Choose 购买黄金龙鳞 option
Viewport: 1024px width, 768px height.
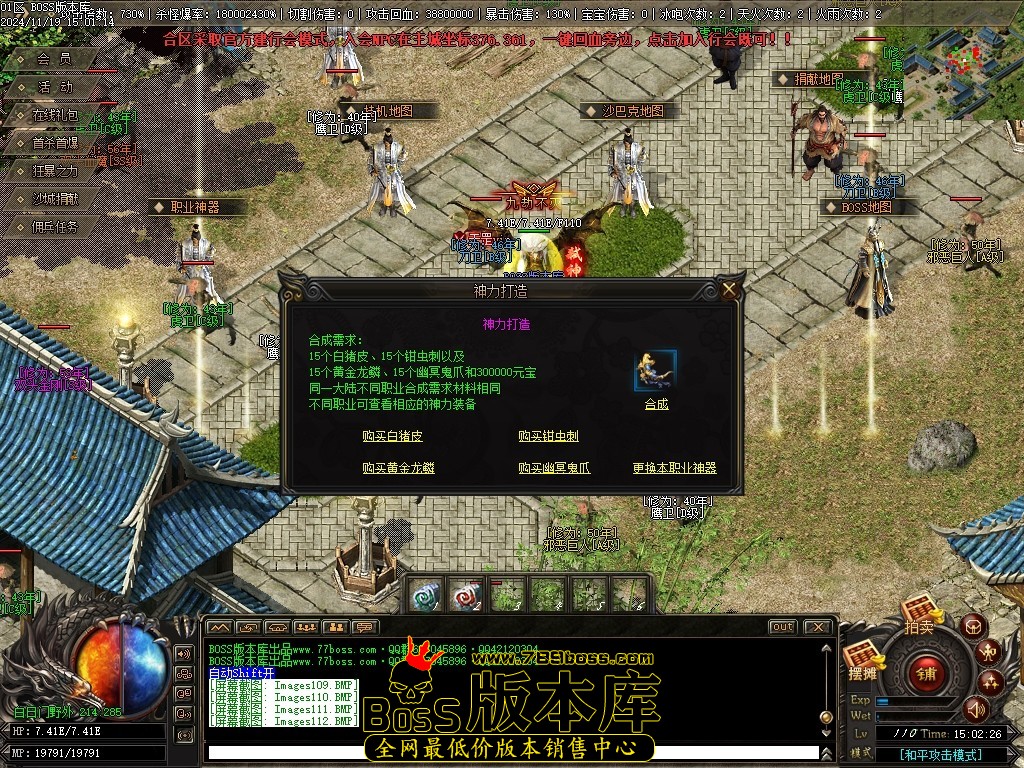coord(398,467)
